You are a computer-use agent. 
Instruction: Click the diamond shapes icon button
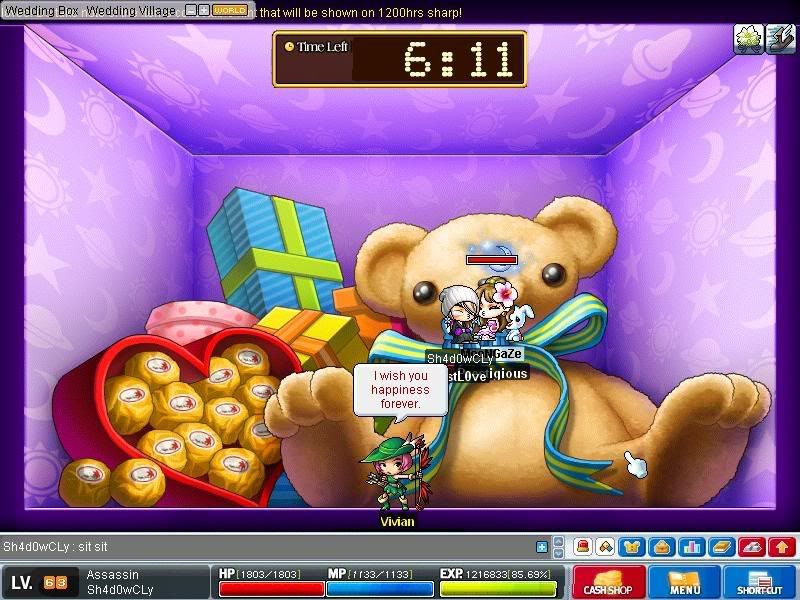[x=606, y=547]
